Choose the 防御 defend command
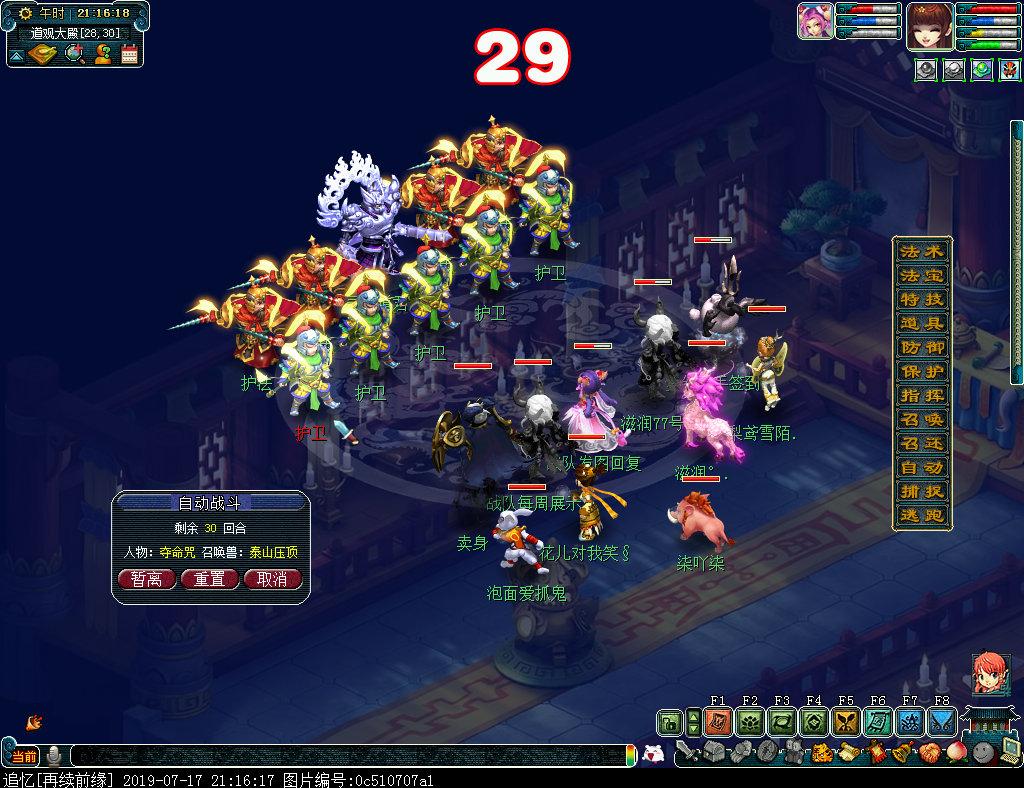1024x788 pixels. 921,347
